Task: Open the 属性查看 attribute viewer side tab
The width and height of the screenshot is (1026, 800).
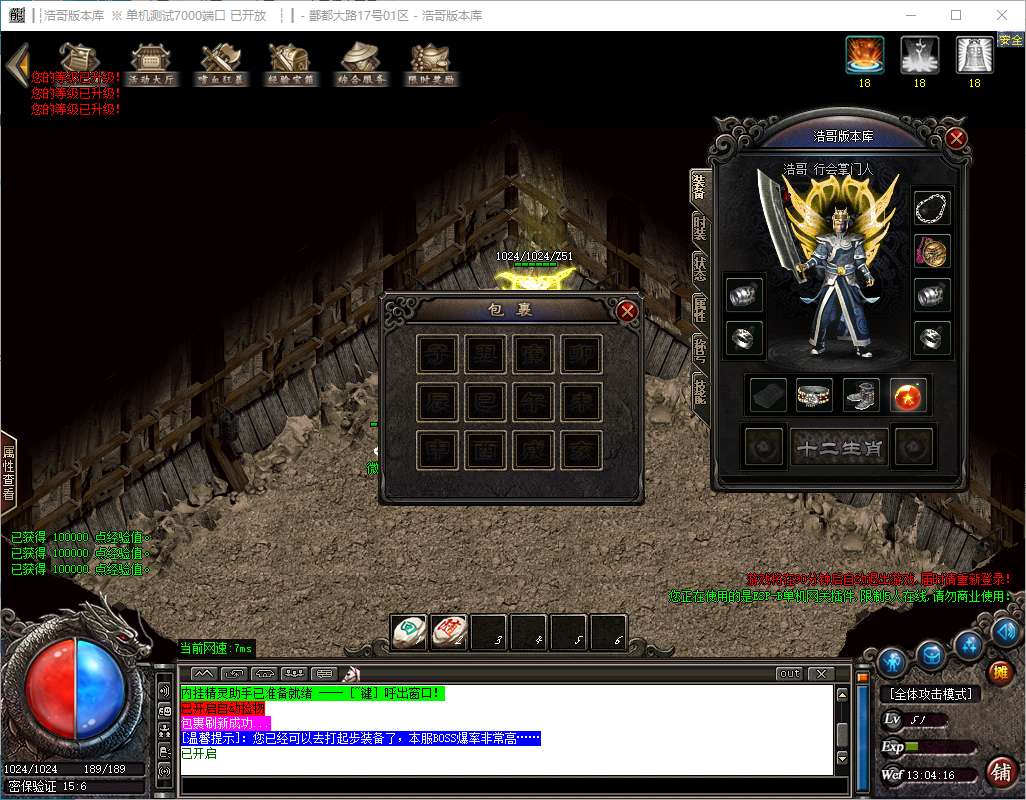Action: 9,472
